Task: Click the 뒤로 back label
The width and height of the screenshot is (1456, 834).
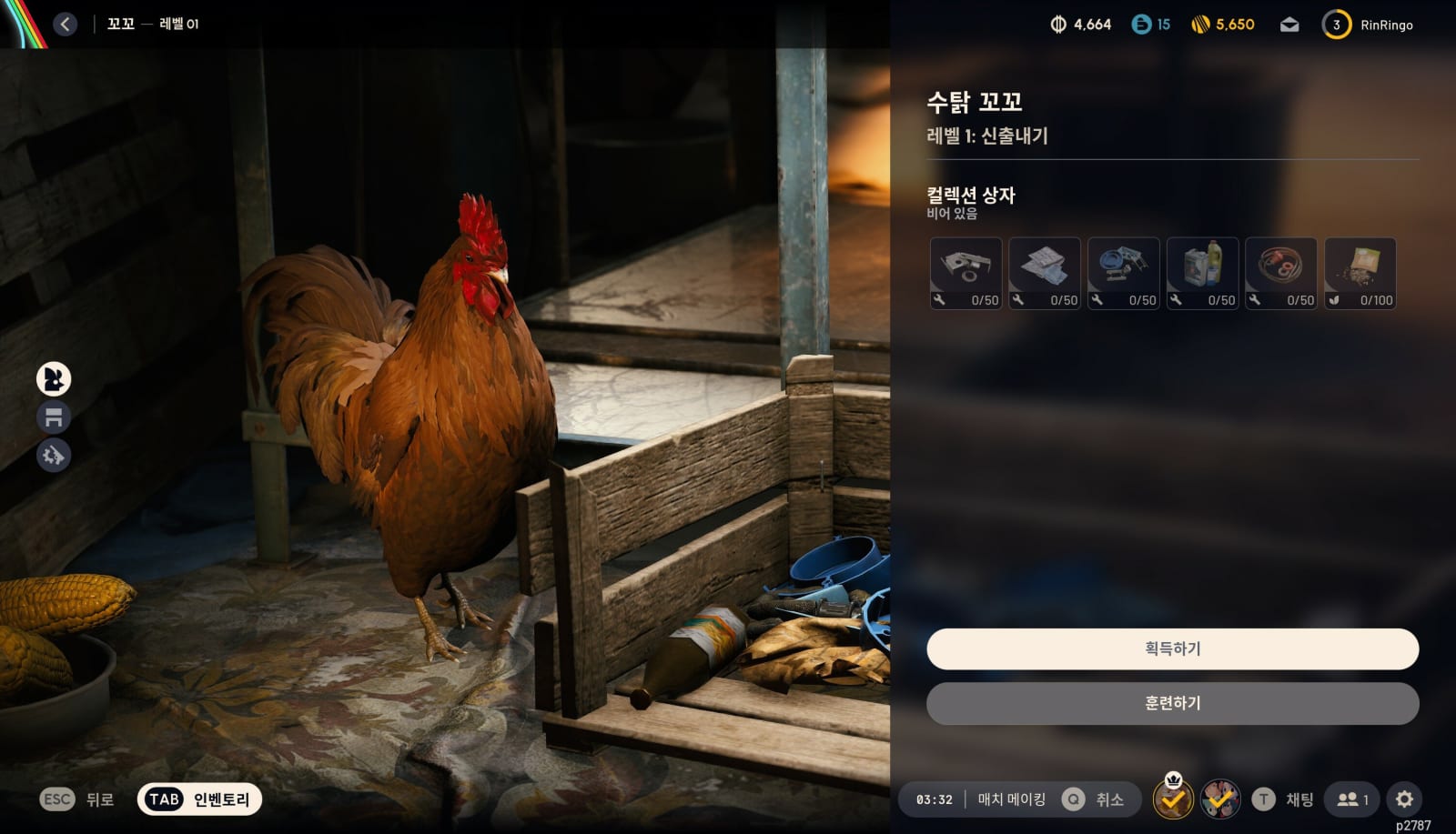Action: pyautogui.click(x=99, y=799)
